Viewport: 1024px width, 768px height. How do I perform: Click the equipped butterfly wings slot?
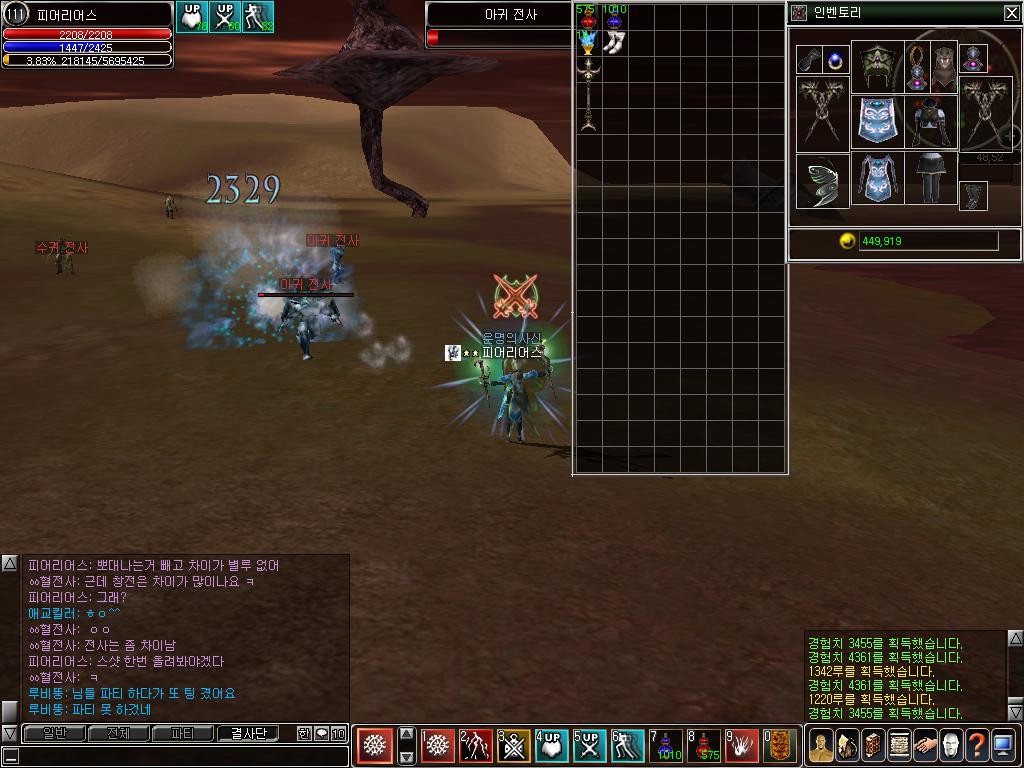tap(822, 182)
